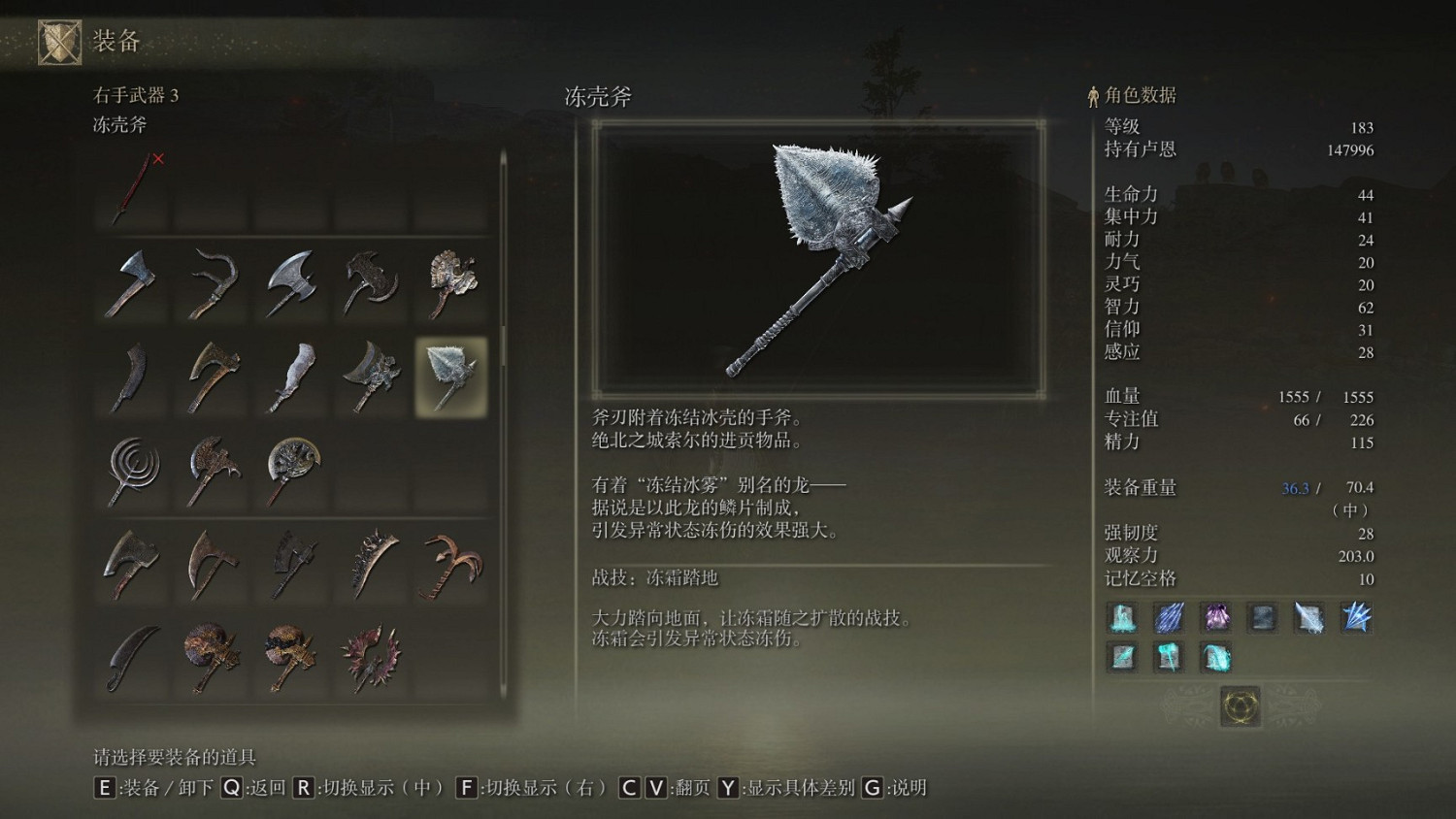Click the 右手武器 3 label
The height and width of the screenshot is (819, 1456).
pyautogui.click(x=136, y=96)
